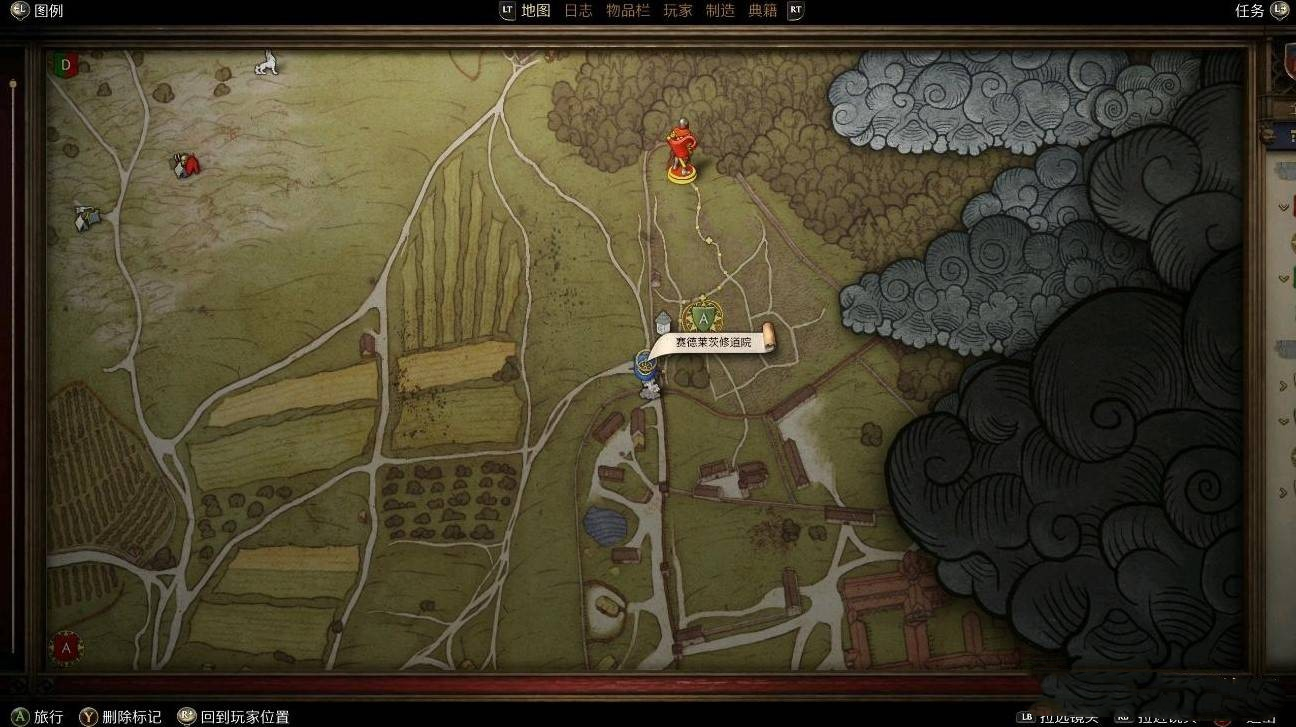The height and width of the screenshot is (727, 1296).
Task: Select the red A marker on map
Action: (x=66, y=647)
